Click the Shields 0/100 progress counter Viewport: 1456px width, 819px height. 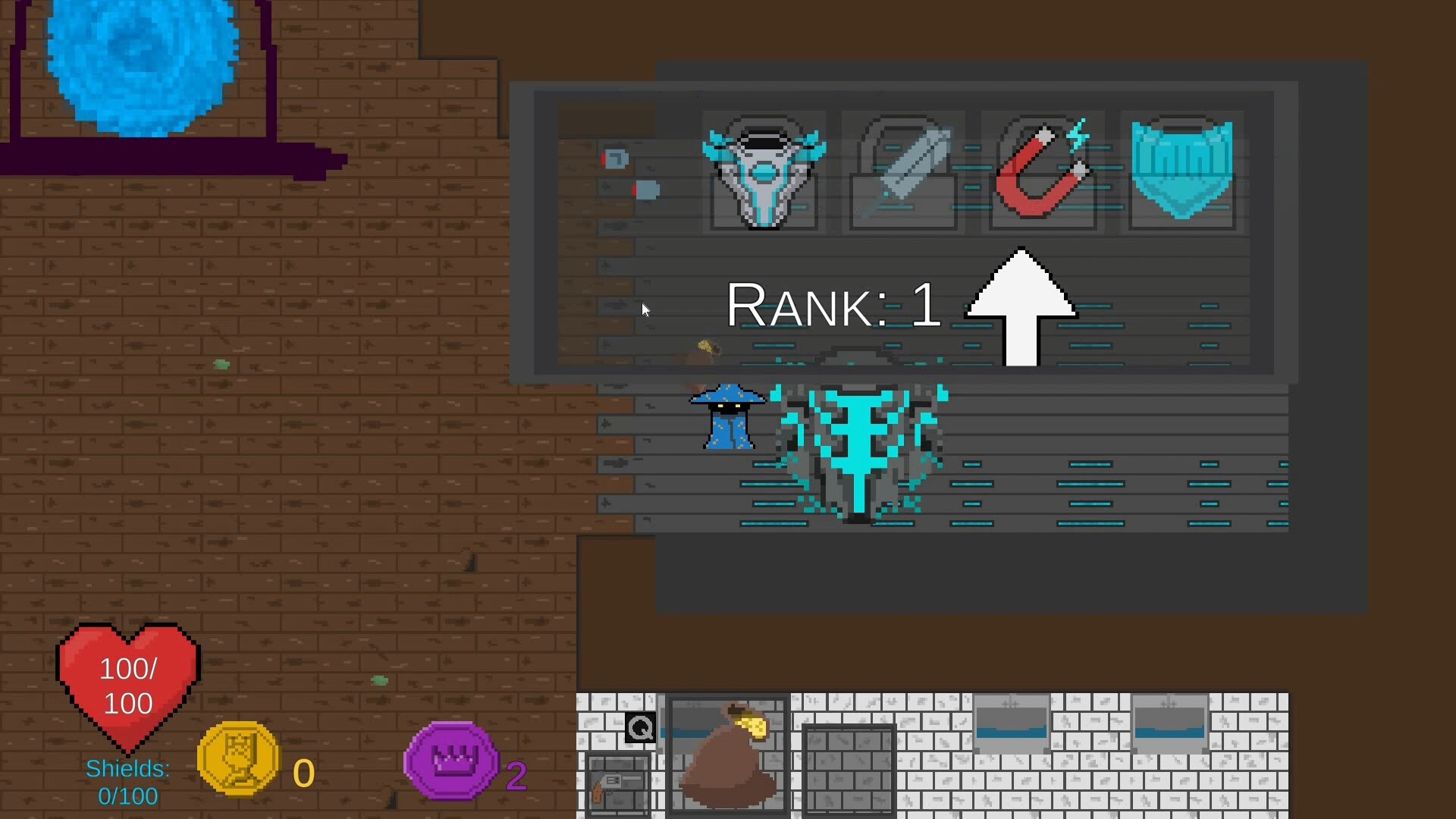[x=127, y=781]
